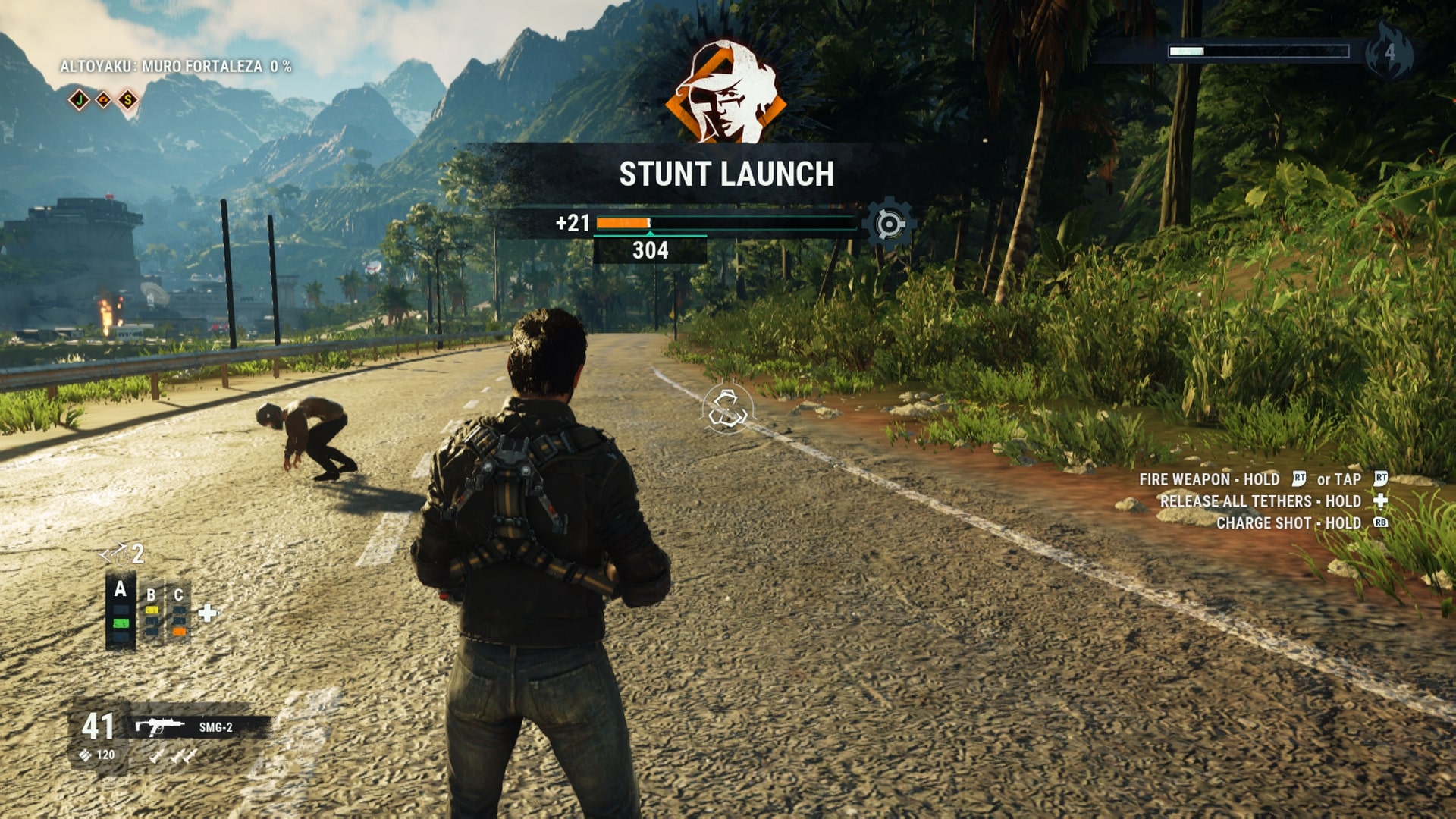The height and width of the screenshot is (819, 1456).
Task: Select the Altoyaku Muro Fortaleza objective tracker
Action: click(x=176, y=67)
